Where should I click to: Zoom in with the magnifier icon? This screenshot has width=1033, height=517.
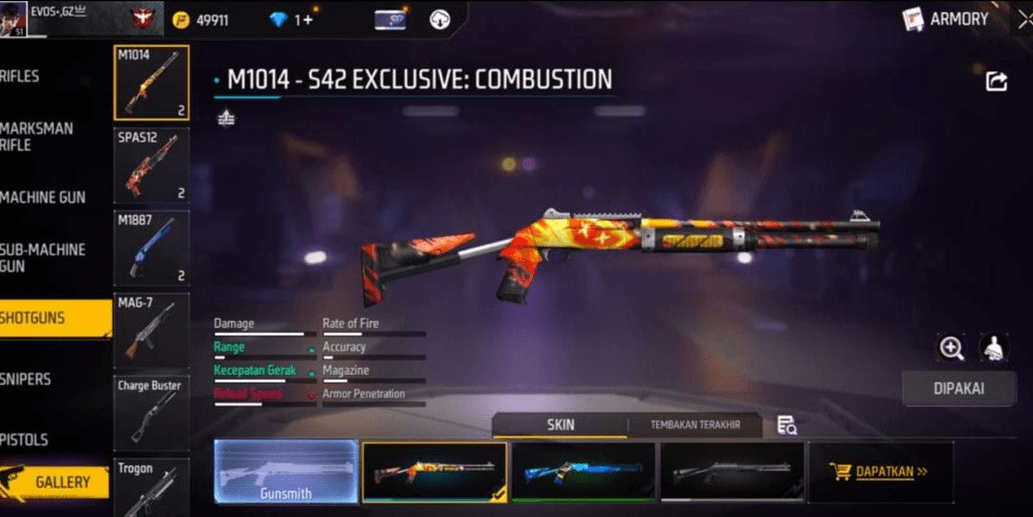click(951, 348)
